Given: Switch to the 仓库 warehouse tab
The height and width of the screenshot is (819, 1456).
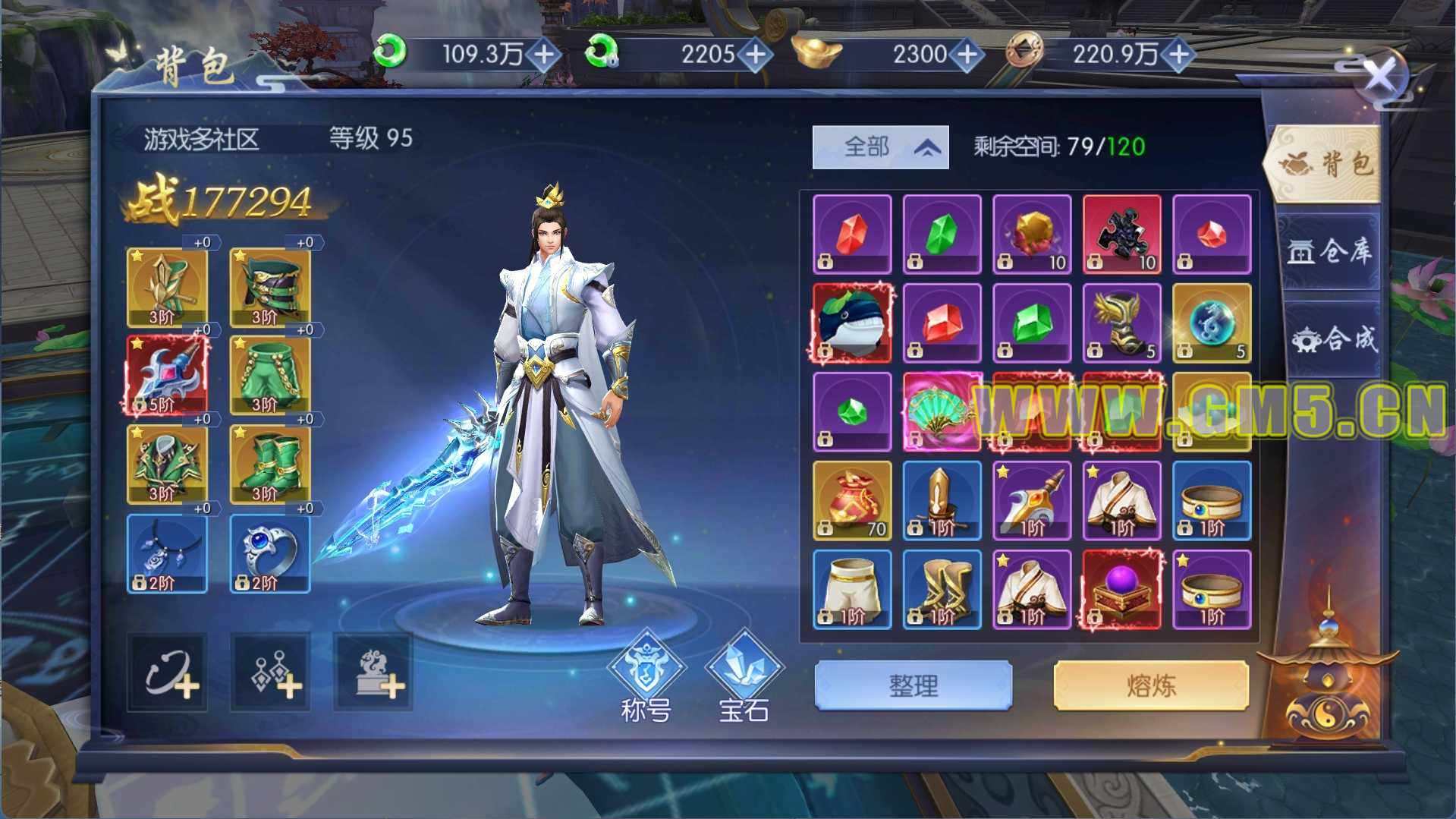Looking at the screenshot, I should pos(1329,251).
